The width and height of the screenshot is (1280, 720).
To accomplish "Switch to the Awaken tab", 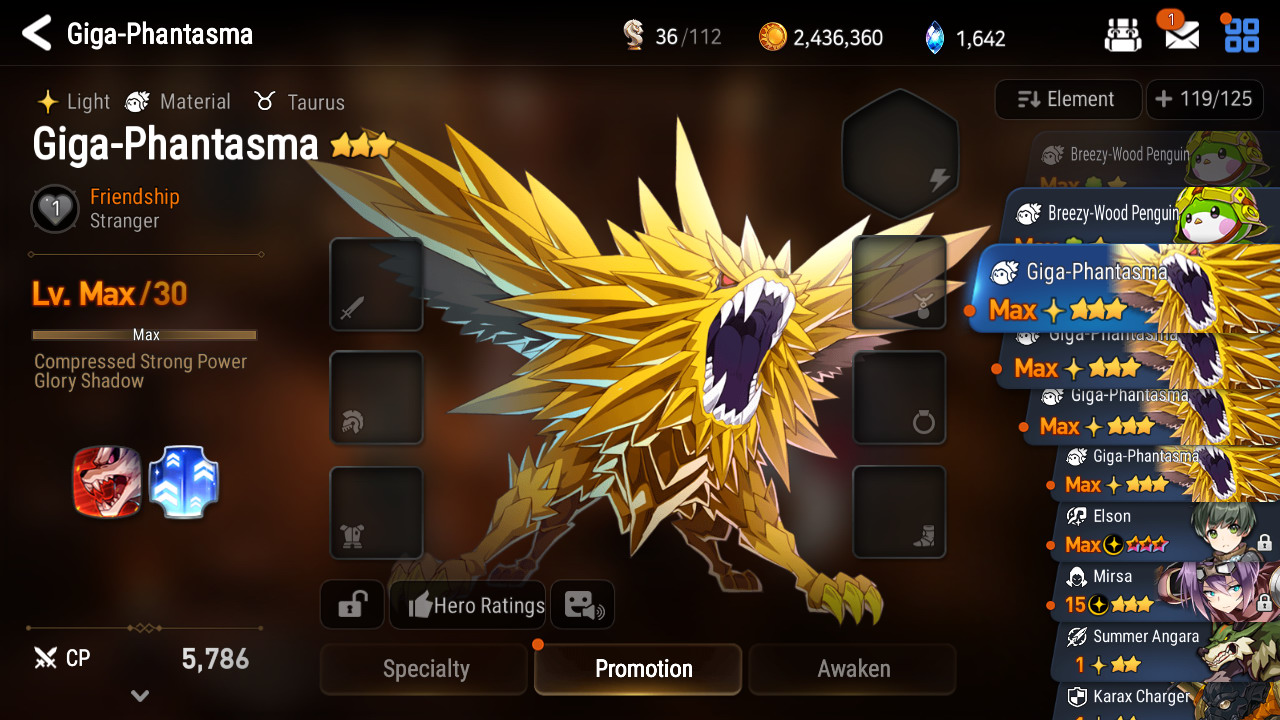I will (853, 669).
